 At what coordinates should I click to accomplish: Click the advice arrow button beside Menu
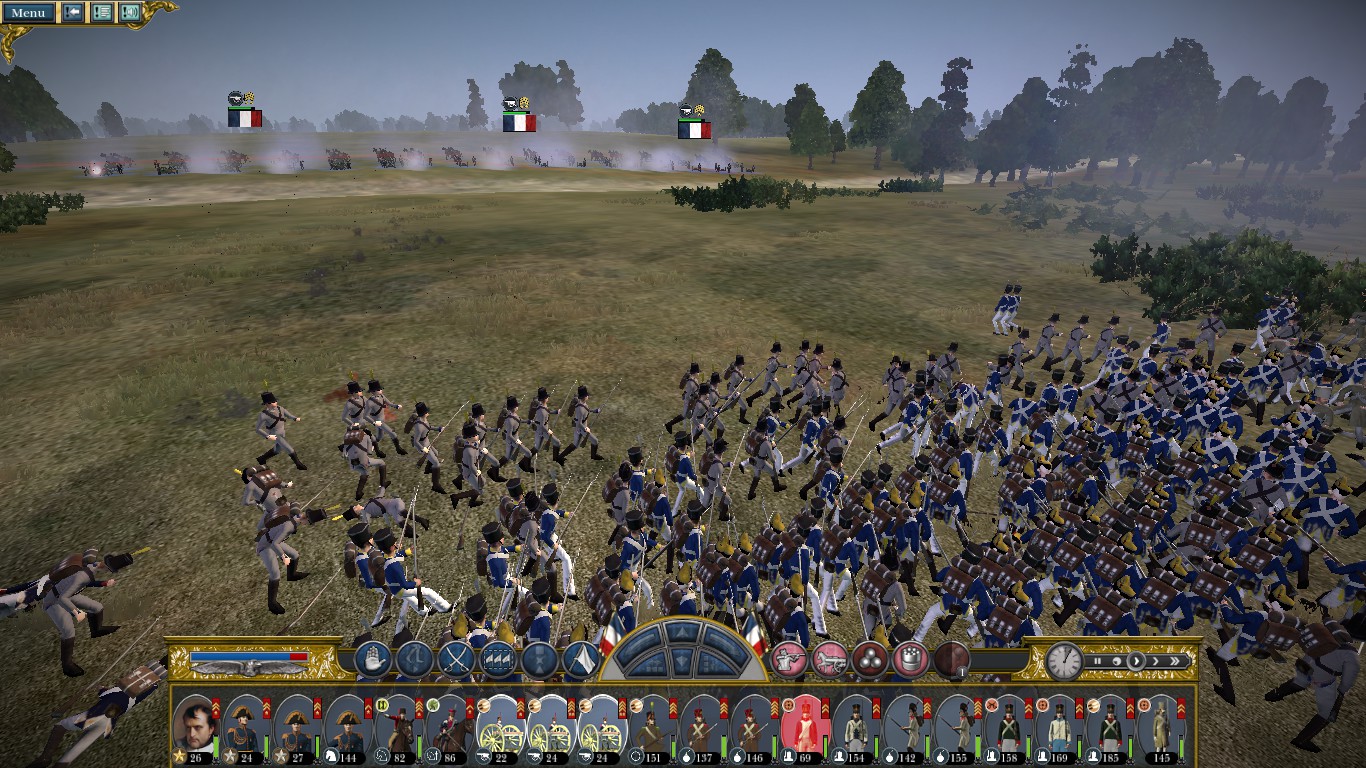73,13
